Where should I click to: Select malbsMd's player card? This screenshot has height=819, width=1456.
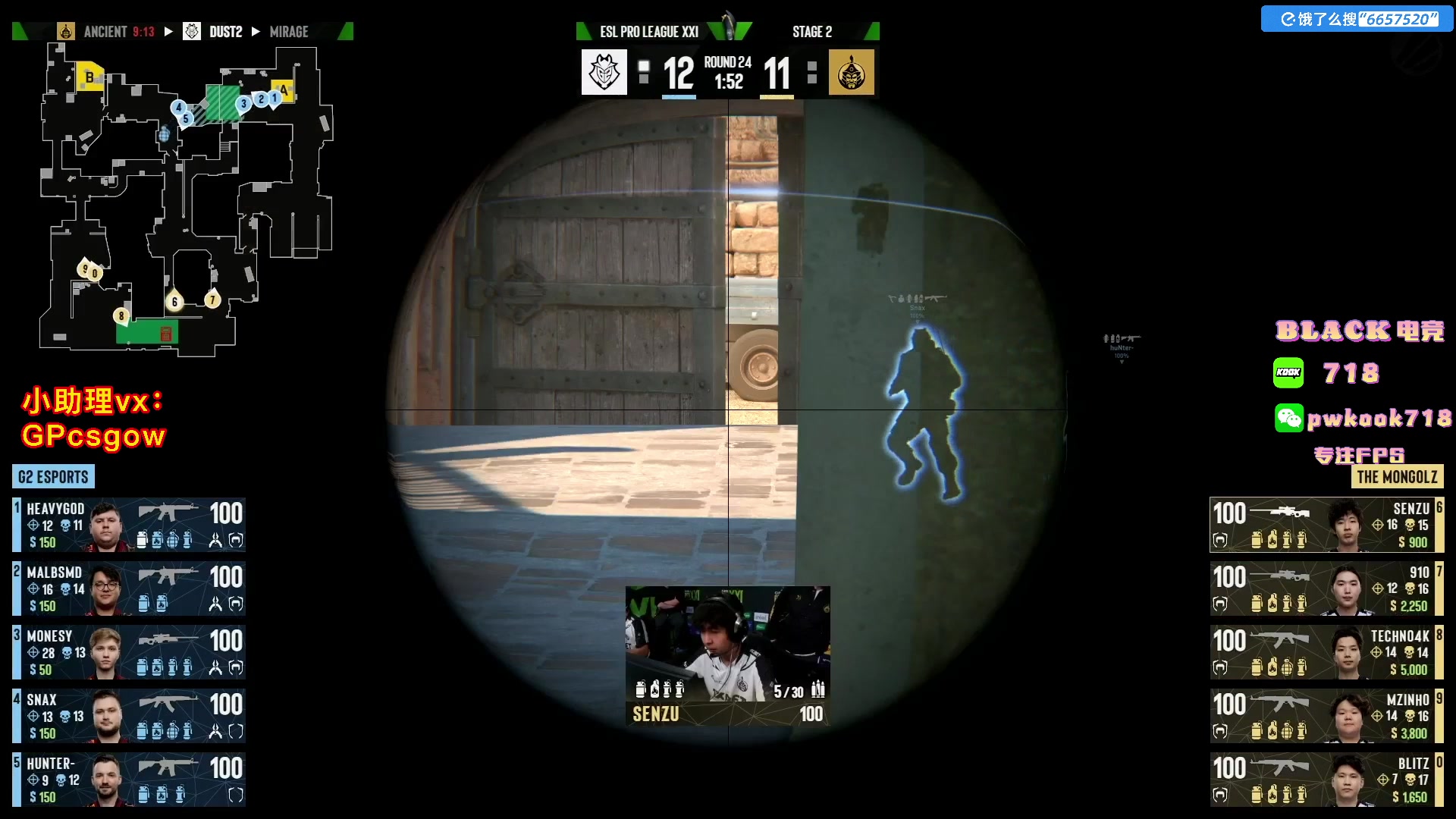pyautogui.click(x=129, y=588)
